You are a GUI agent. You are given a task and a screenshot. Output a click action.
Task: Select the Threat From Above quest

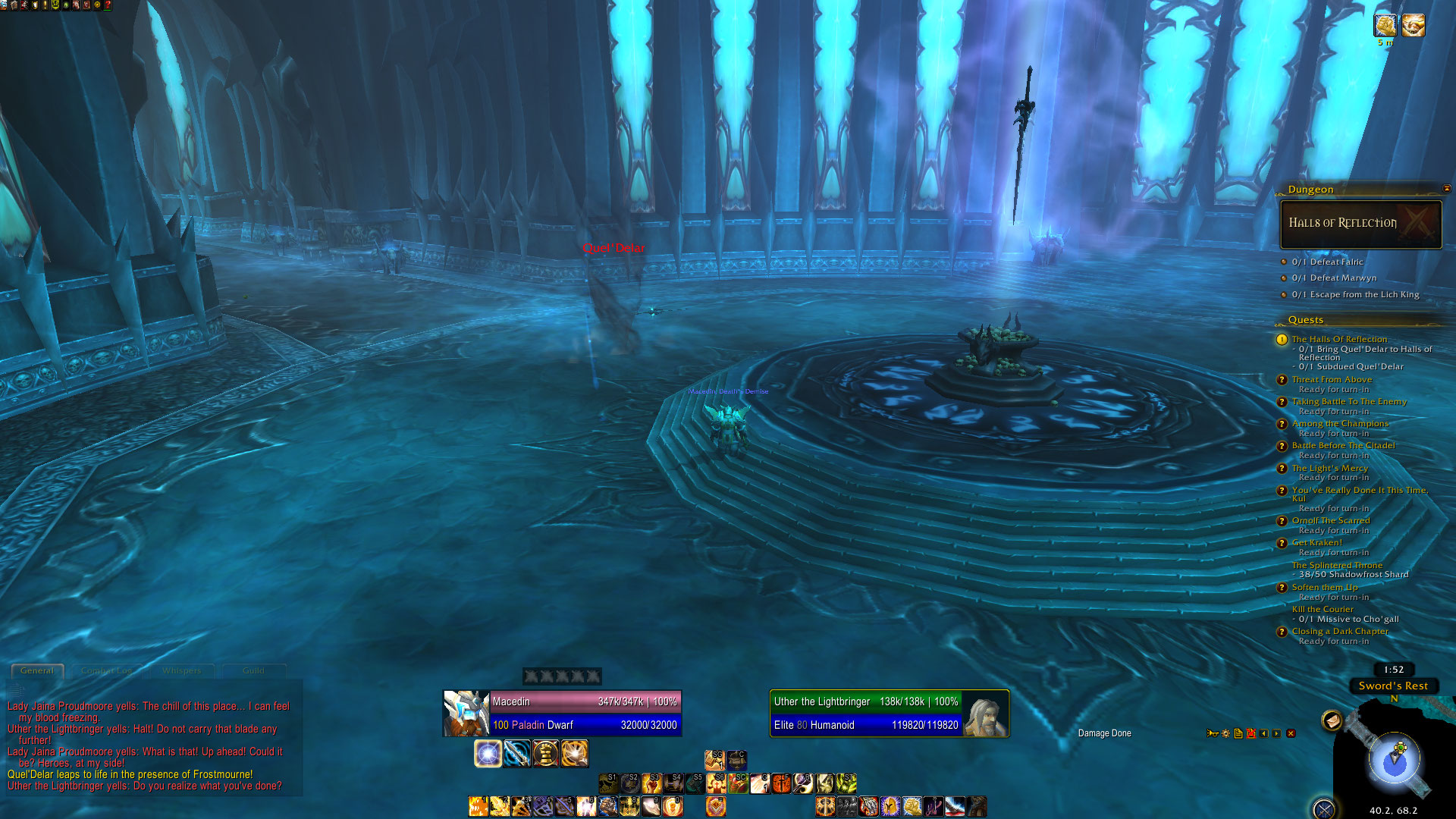1332,379
